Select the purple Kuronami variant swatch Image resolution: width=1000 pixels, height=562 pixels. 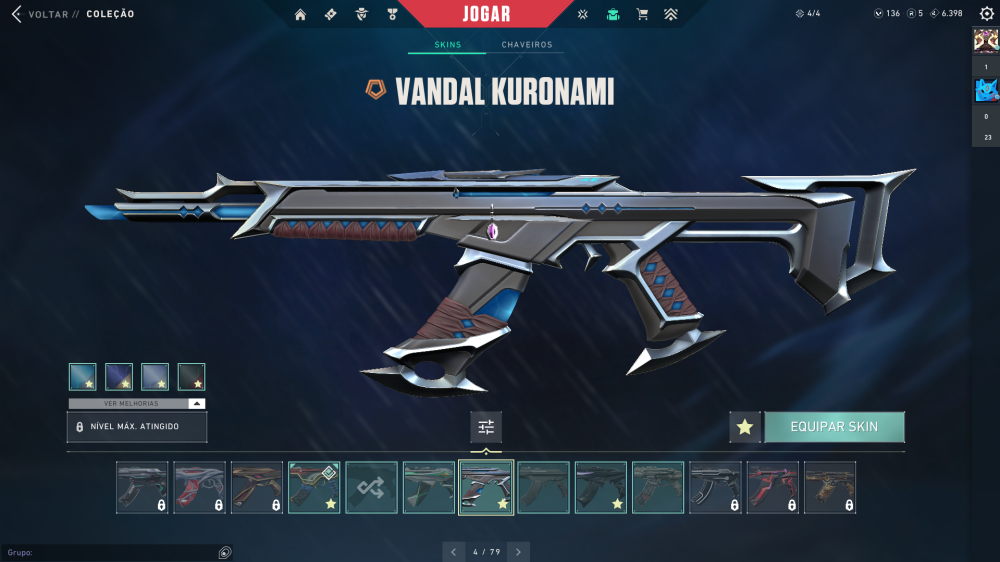119,376
